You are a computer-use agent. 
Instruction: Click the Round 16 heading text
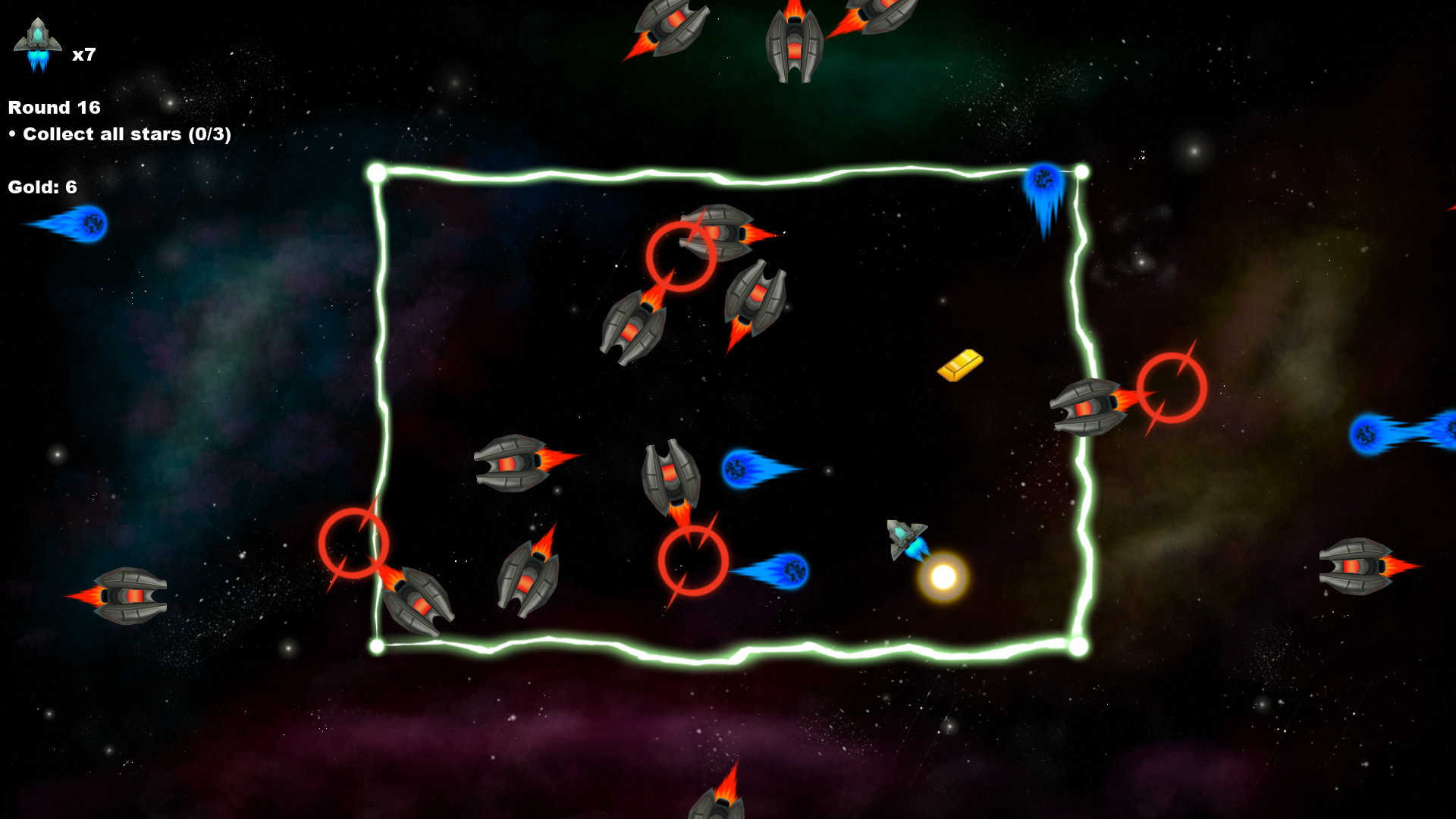point(53,107)
